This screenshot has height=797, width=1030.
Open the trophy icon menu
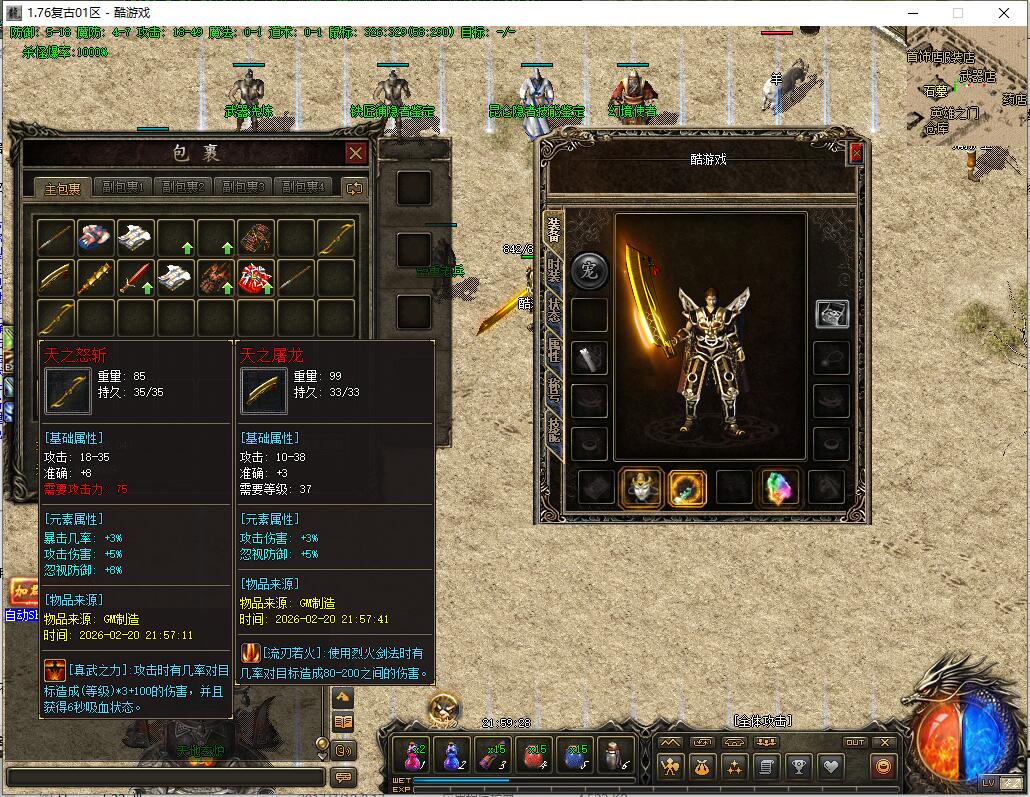pyautogui.click(x=799, y=767)
